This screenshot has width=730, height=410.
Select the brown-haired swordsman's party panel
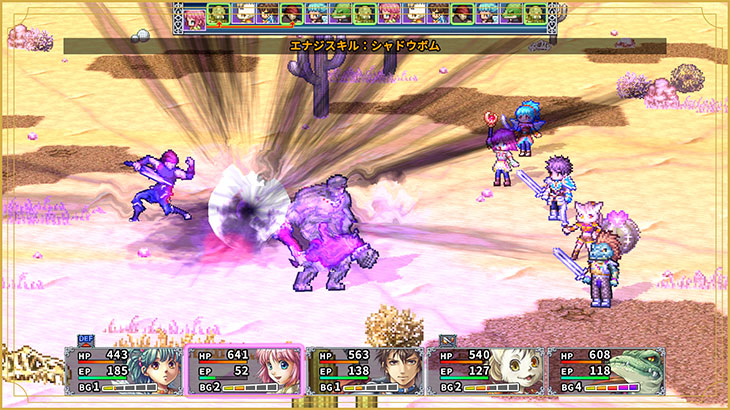click(365, 369)
